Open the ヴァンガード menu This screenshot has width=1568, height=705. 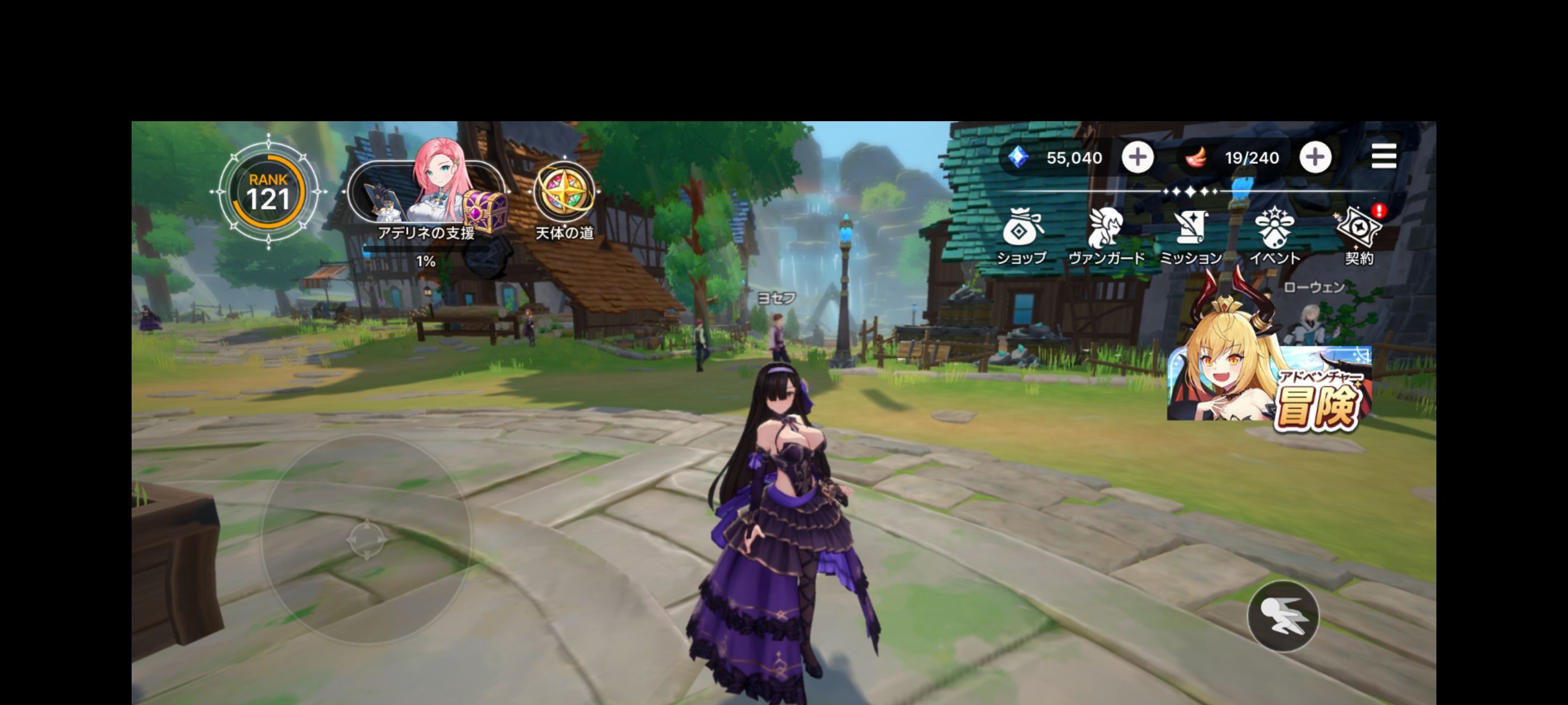tap(1106, 236)
